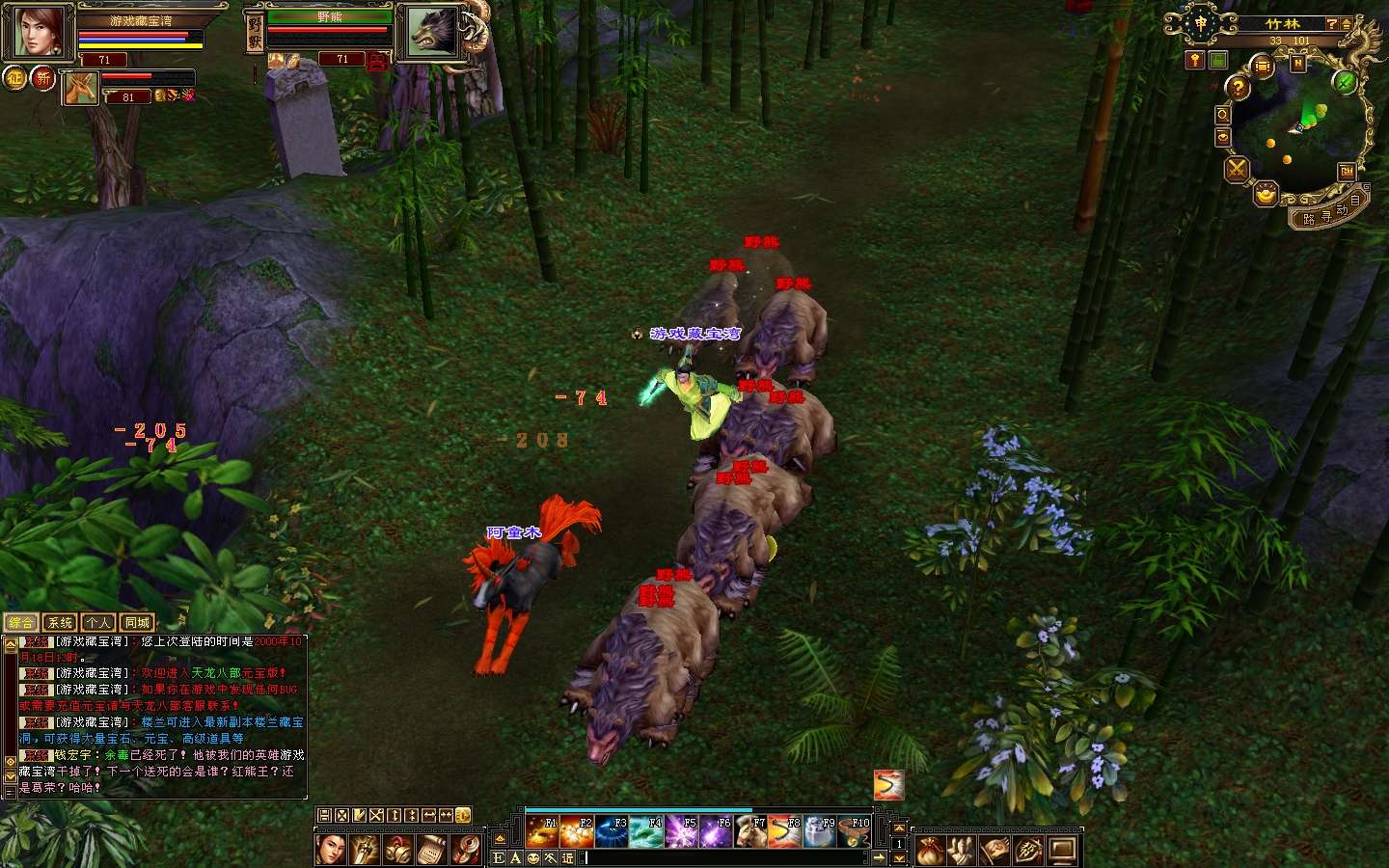This screenshot has height=868, width=1389.
Task: Switch to the 系统 chat tab
Action: point(60,623)
